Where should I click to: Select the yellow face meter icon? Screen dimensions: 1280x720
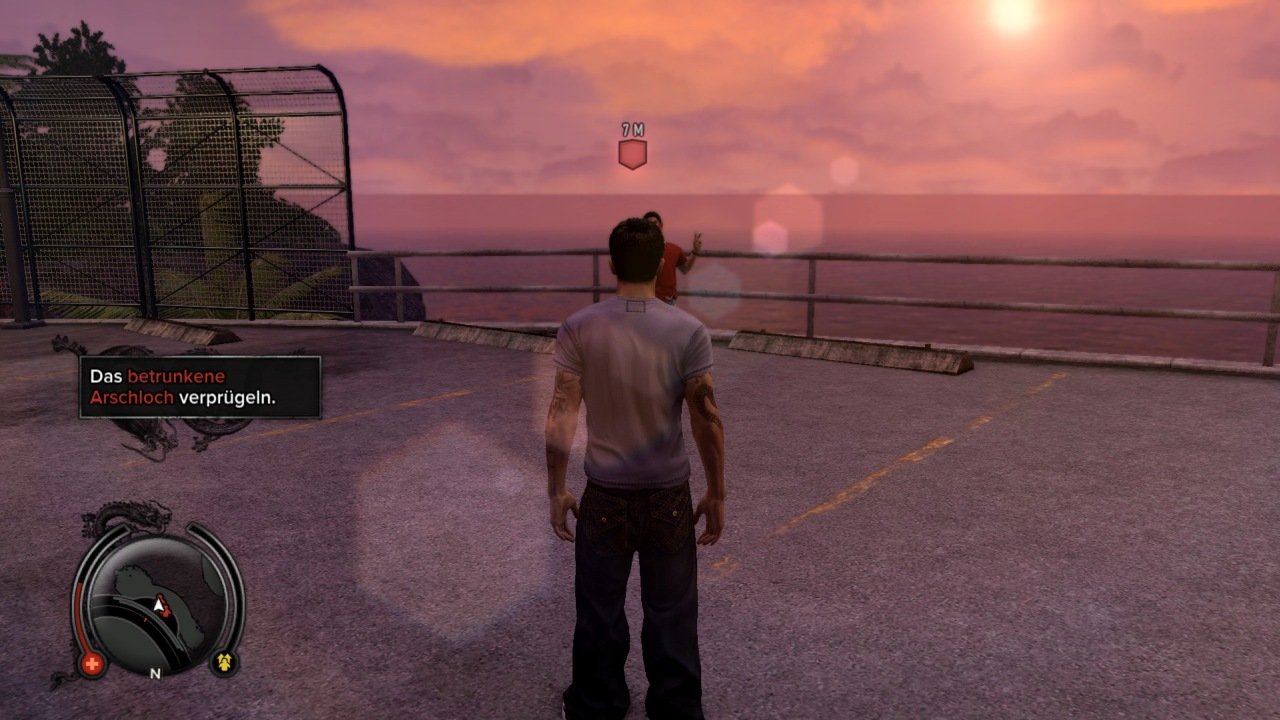[x=224, y=662]
